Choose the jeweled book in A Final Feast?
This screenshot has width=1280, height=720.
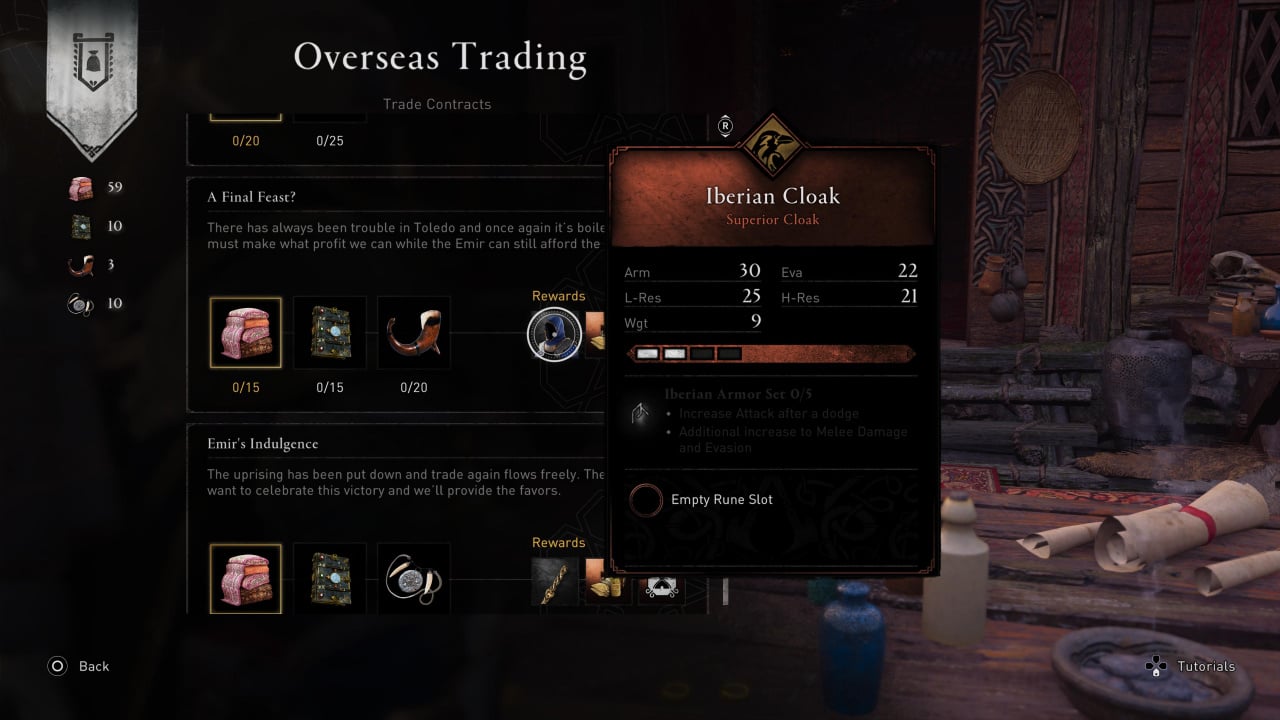330,333
